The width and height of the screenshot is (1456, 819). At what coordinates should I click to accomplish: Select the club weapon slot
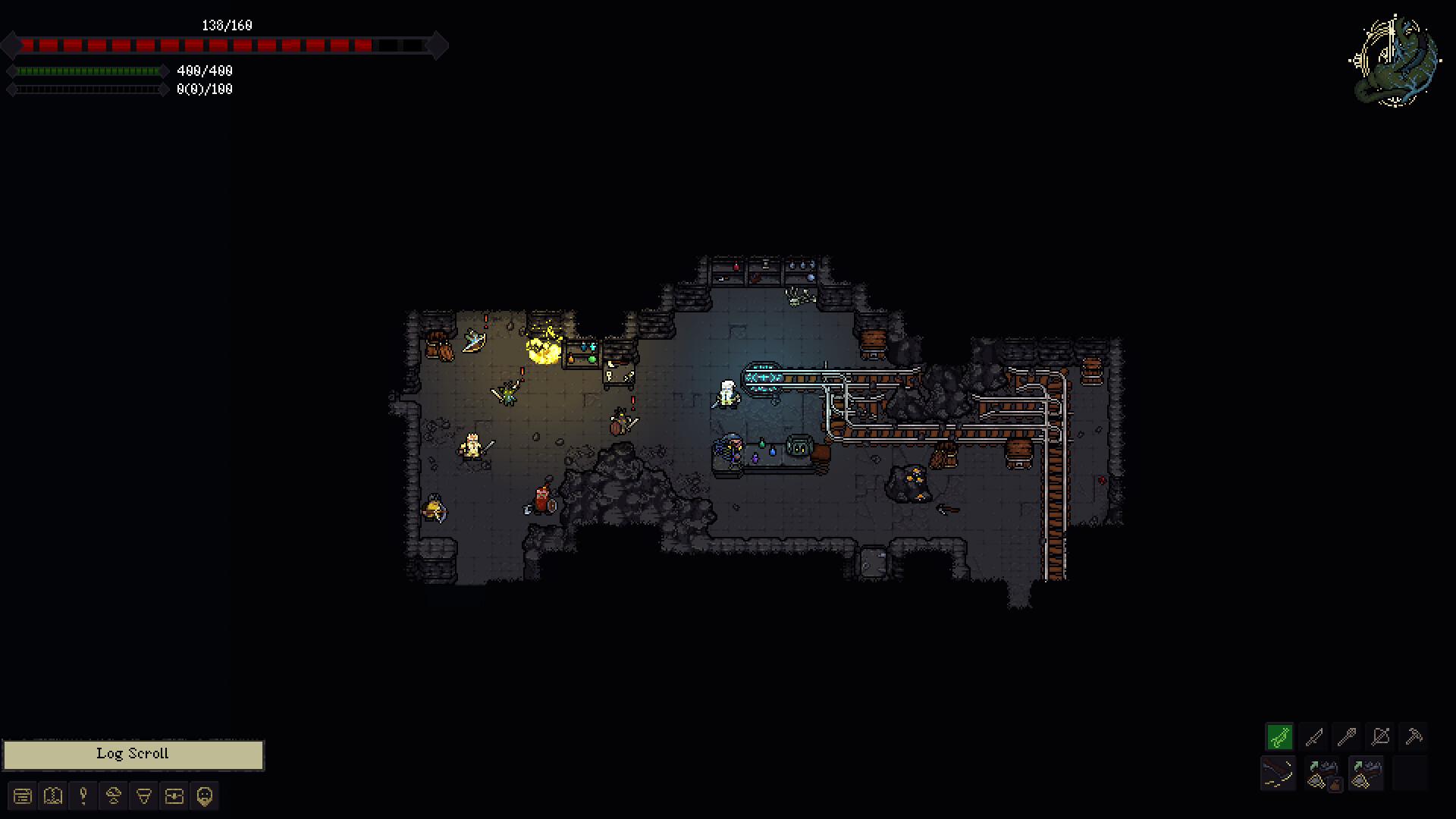coord(1348,736)
